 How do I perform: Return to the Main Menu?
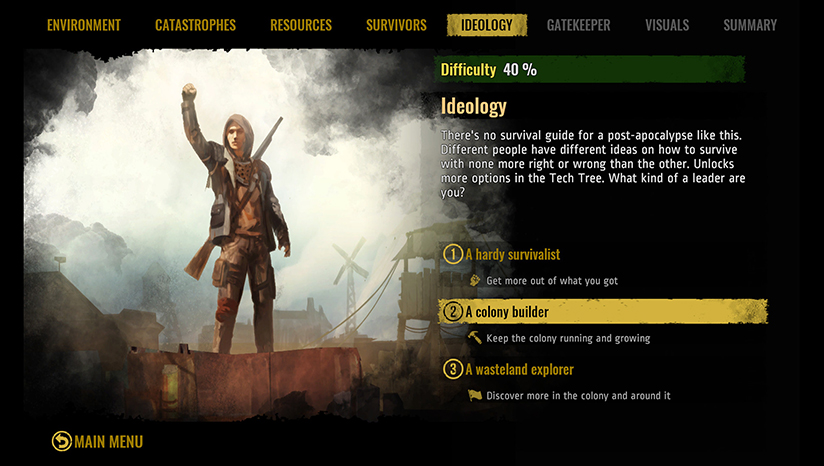tap(98, 441)
